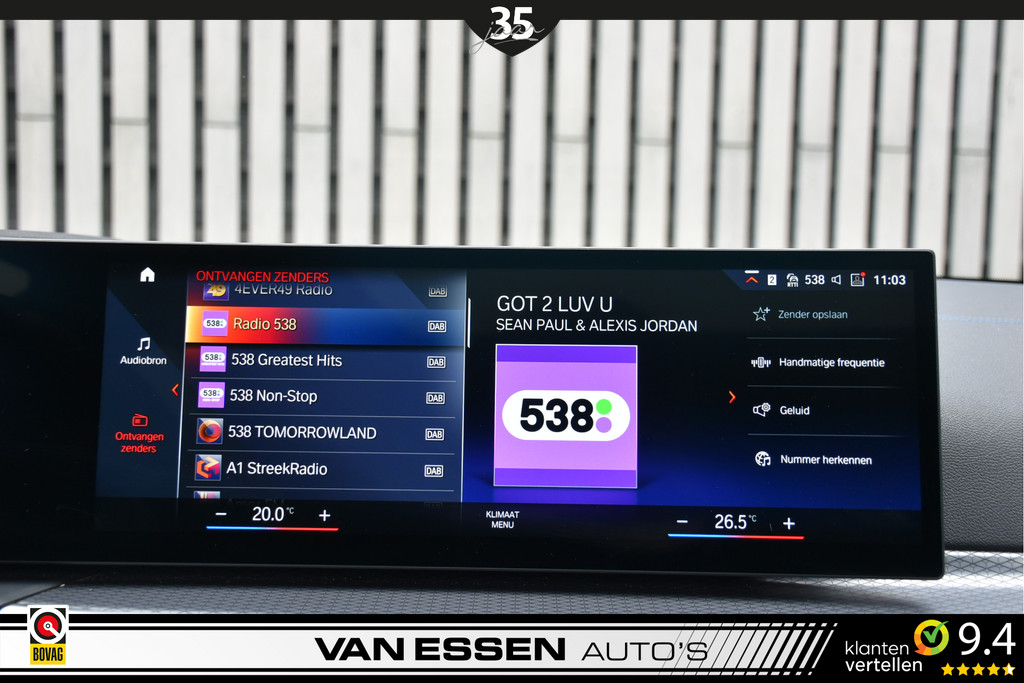The image size is (1024, 683).
Task: Open the Geluid sound settings
Action: (794, 410)
